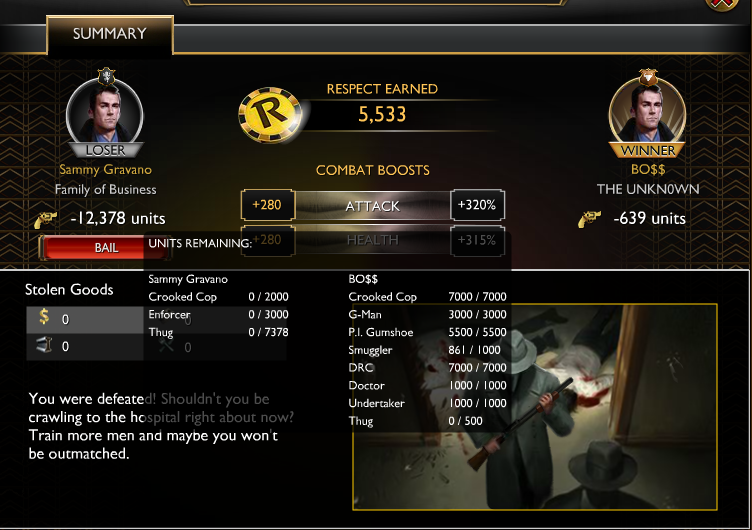
Task: Select the BO$$ player name
Action: coord(648,170)
